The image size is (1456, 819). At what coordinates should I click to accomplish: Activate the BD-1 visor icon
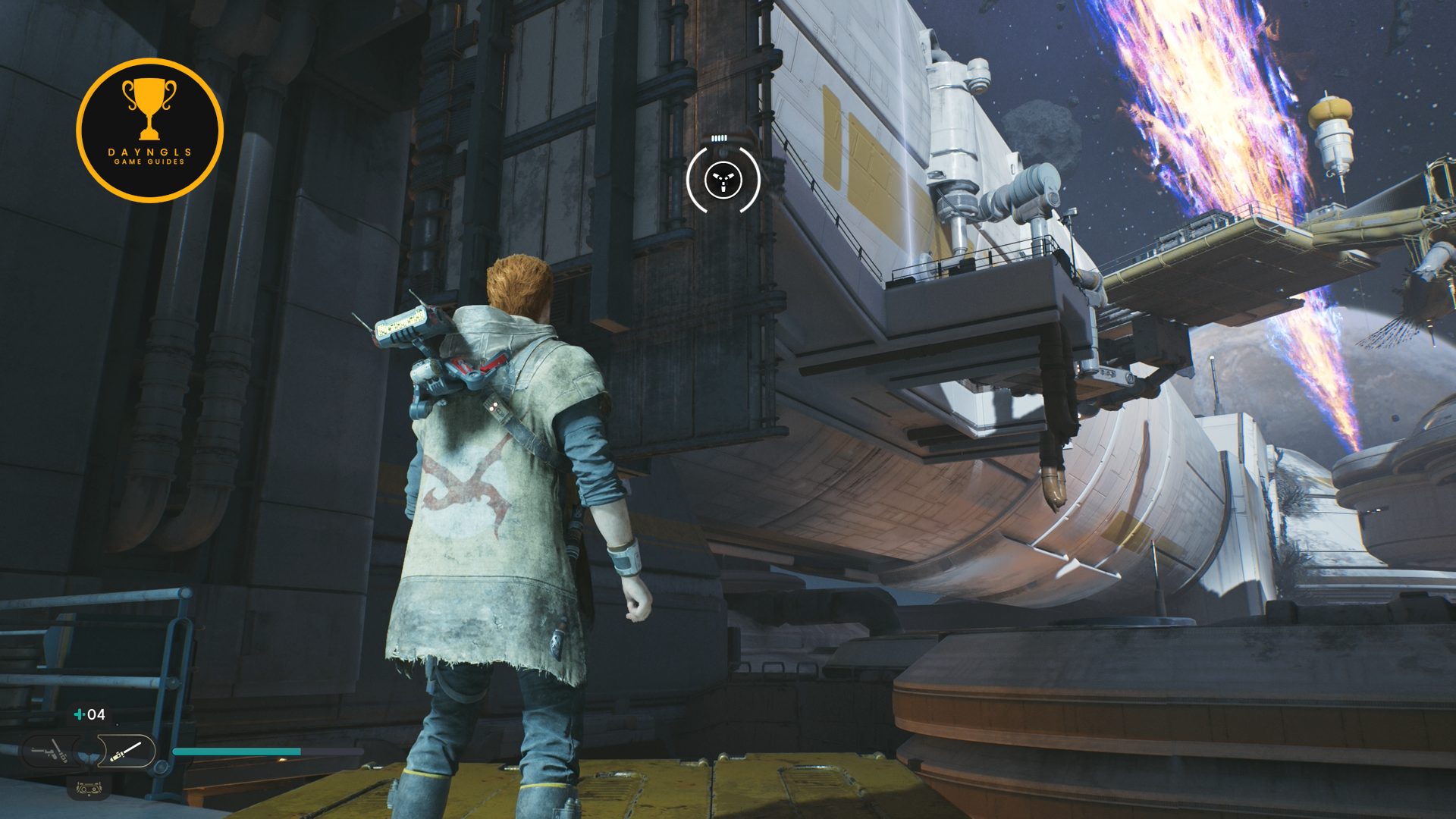[89, 789]
